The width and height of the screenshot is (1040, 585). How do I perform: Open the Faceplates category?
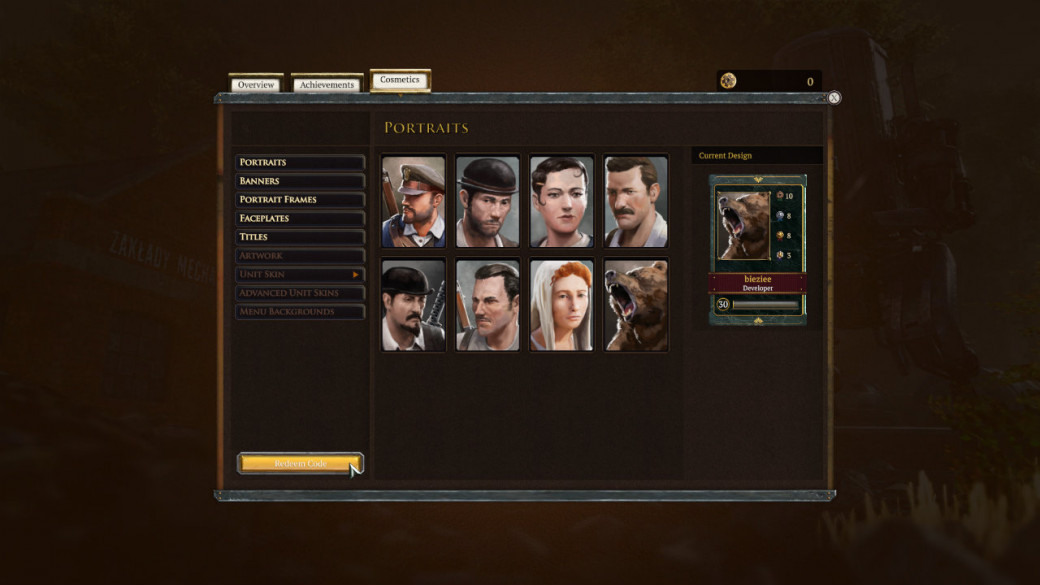coord(300,218)
